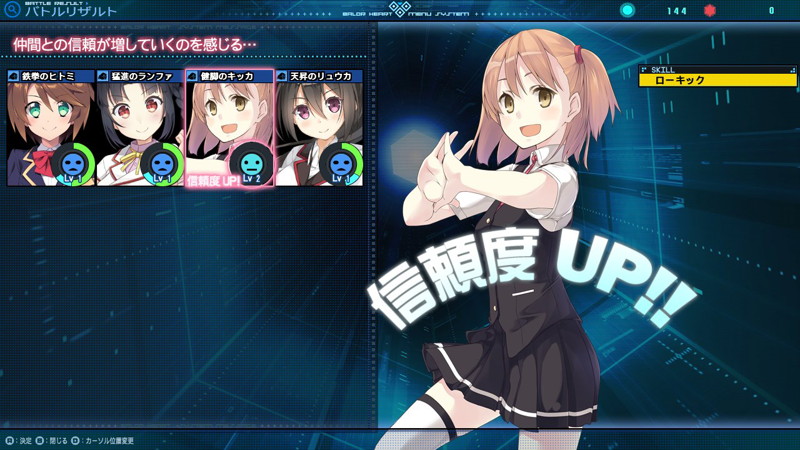The image size is (800, 450).
Task: Select the ローキック skill entry
Action: 717,80
